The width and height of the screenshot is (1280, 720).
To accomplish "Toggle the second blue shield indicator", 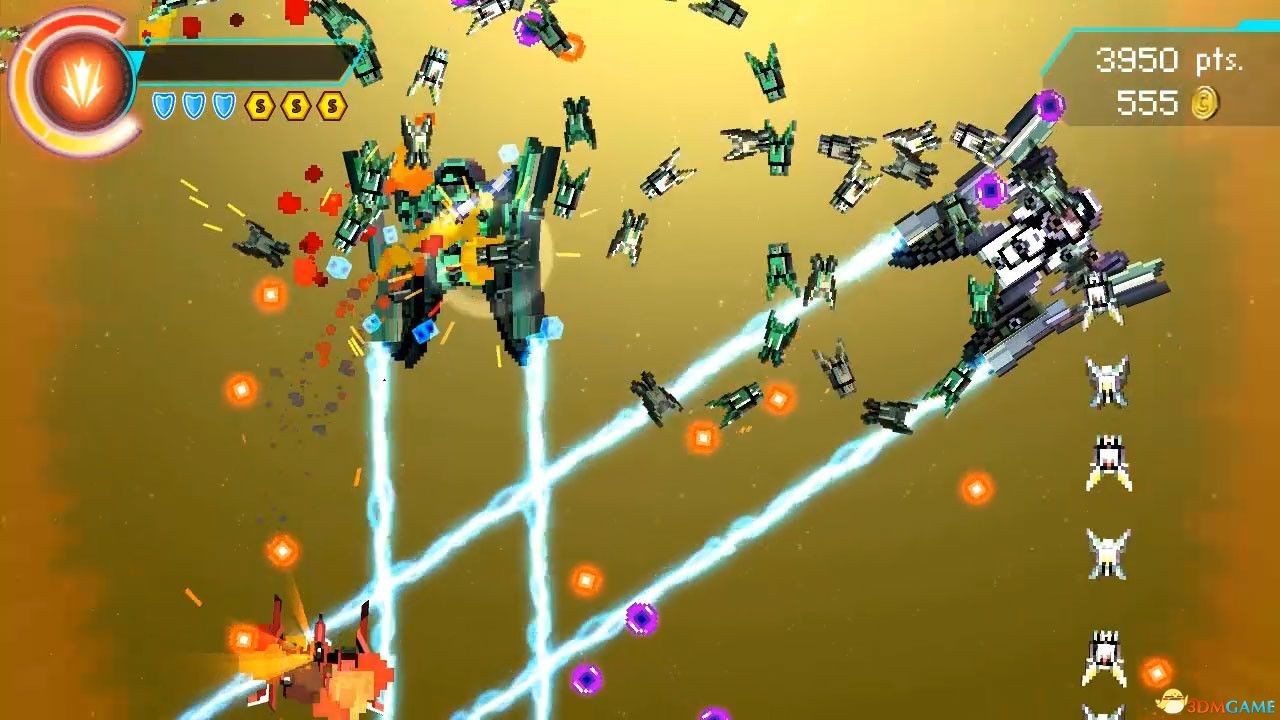I will [x=193, y=105].
